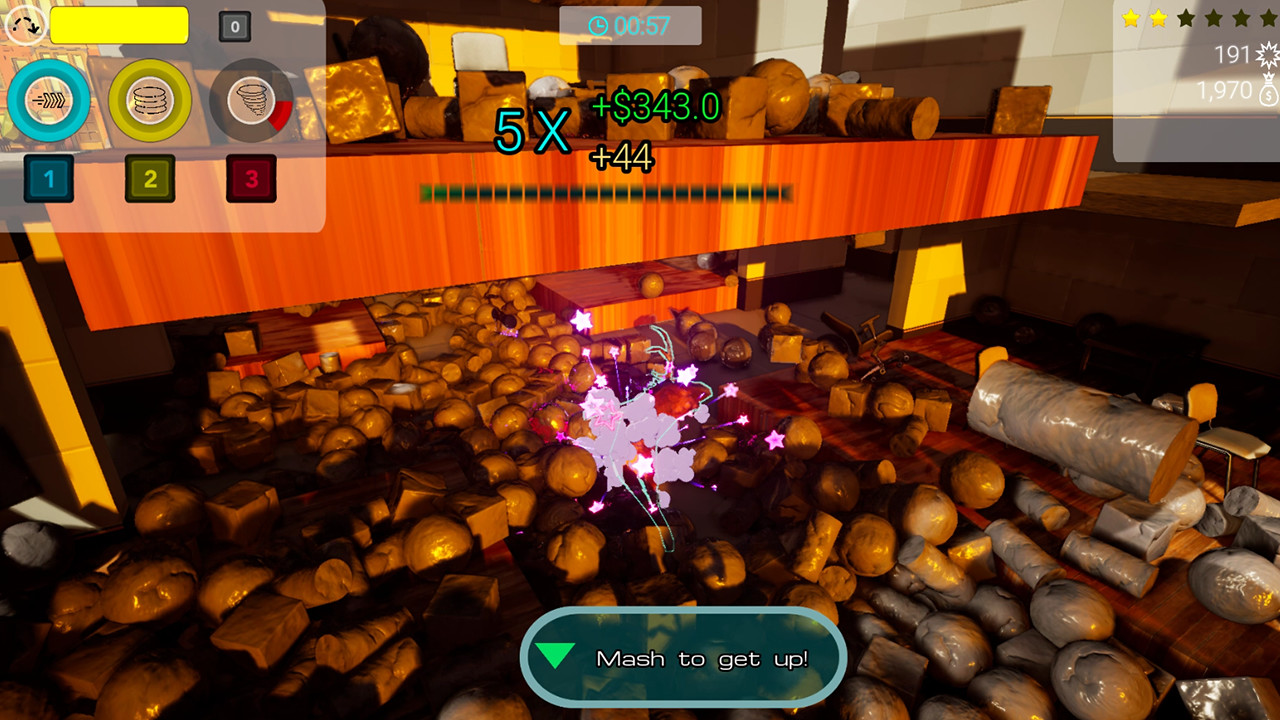Click the money bag icon beside 1,970
1280x720 pixels.
click(x=1266, y=92)
